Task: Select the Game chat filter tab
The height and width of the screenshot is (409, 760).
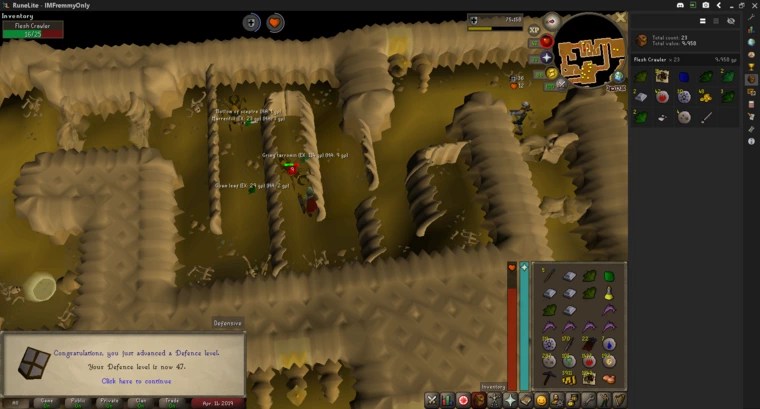Action: click(44, 402)
